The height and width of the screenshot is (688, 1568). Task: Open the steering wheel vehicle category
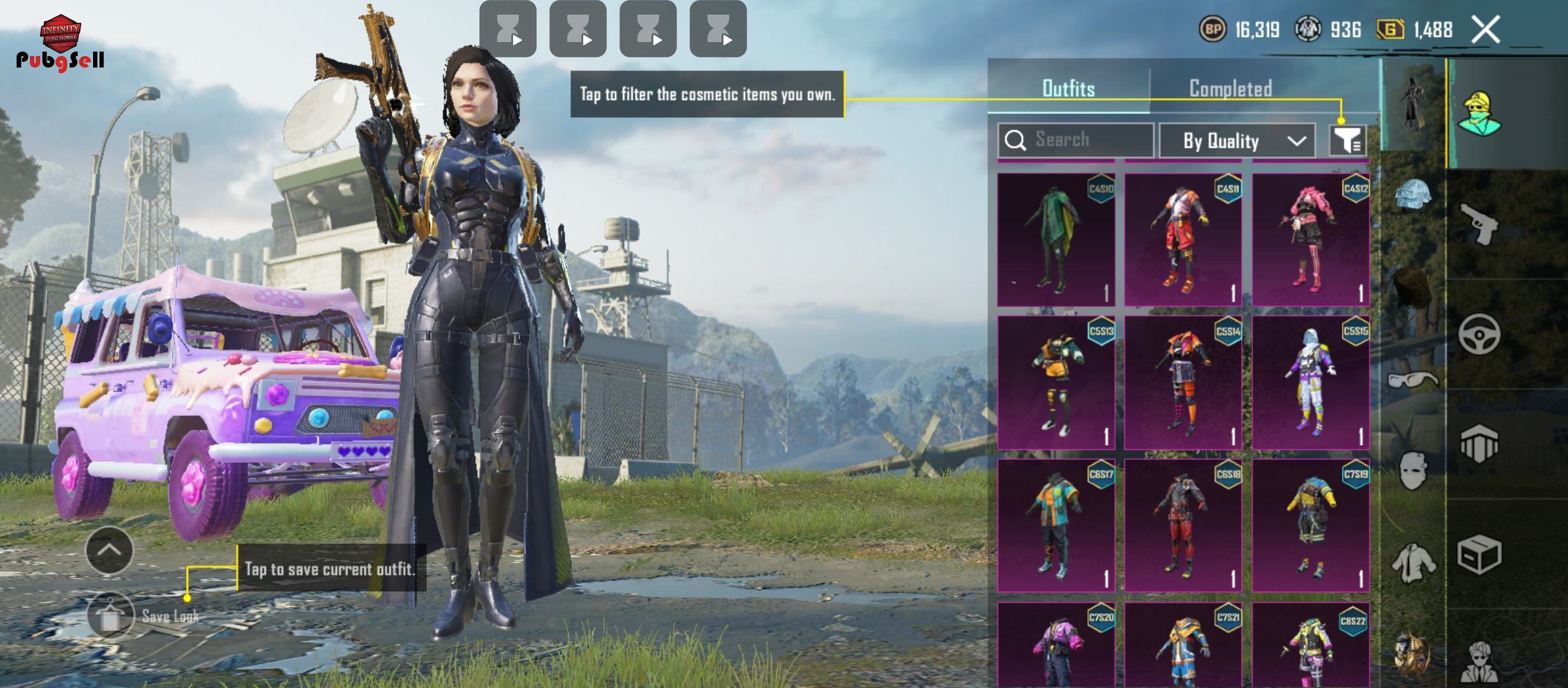tap(1479, 334)
